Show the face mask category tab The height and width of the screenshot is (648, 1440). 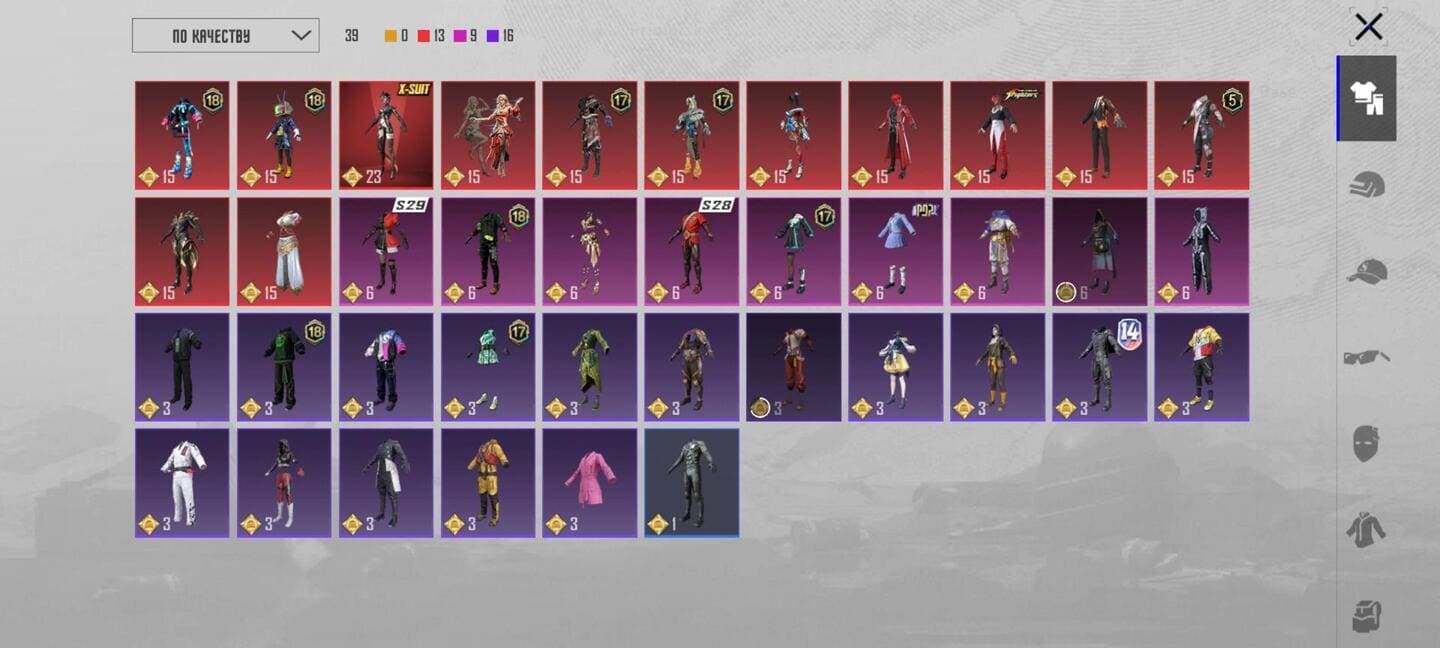tap(1366, 443)
